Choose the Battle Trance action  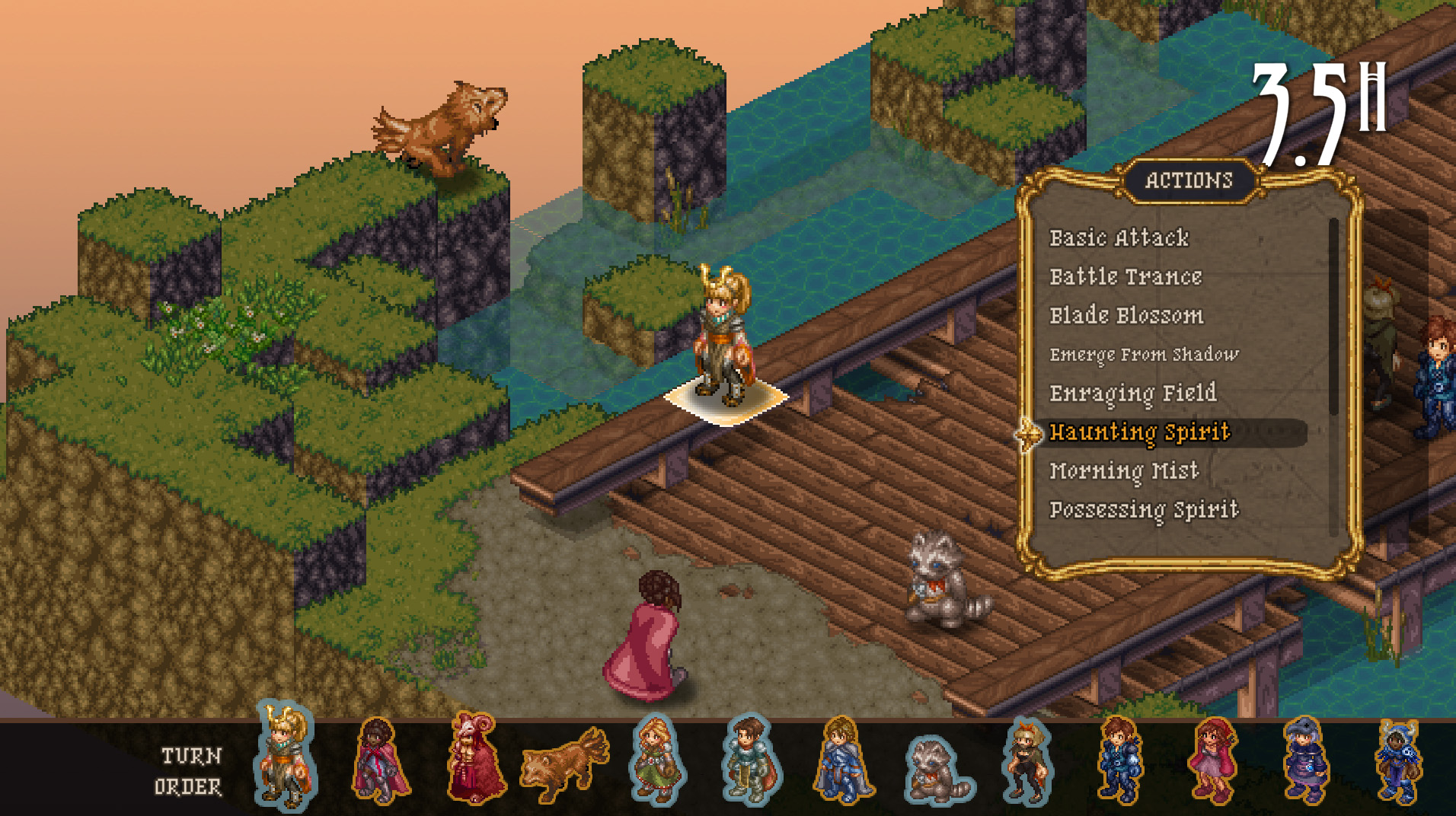[x=1126, y=277]
